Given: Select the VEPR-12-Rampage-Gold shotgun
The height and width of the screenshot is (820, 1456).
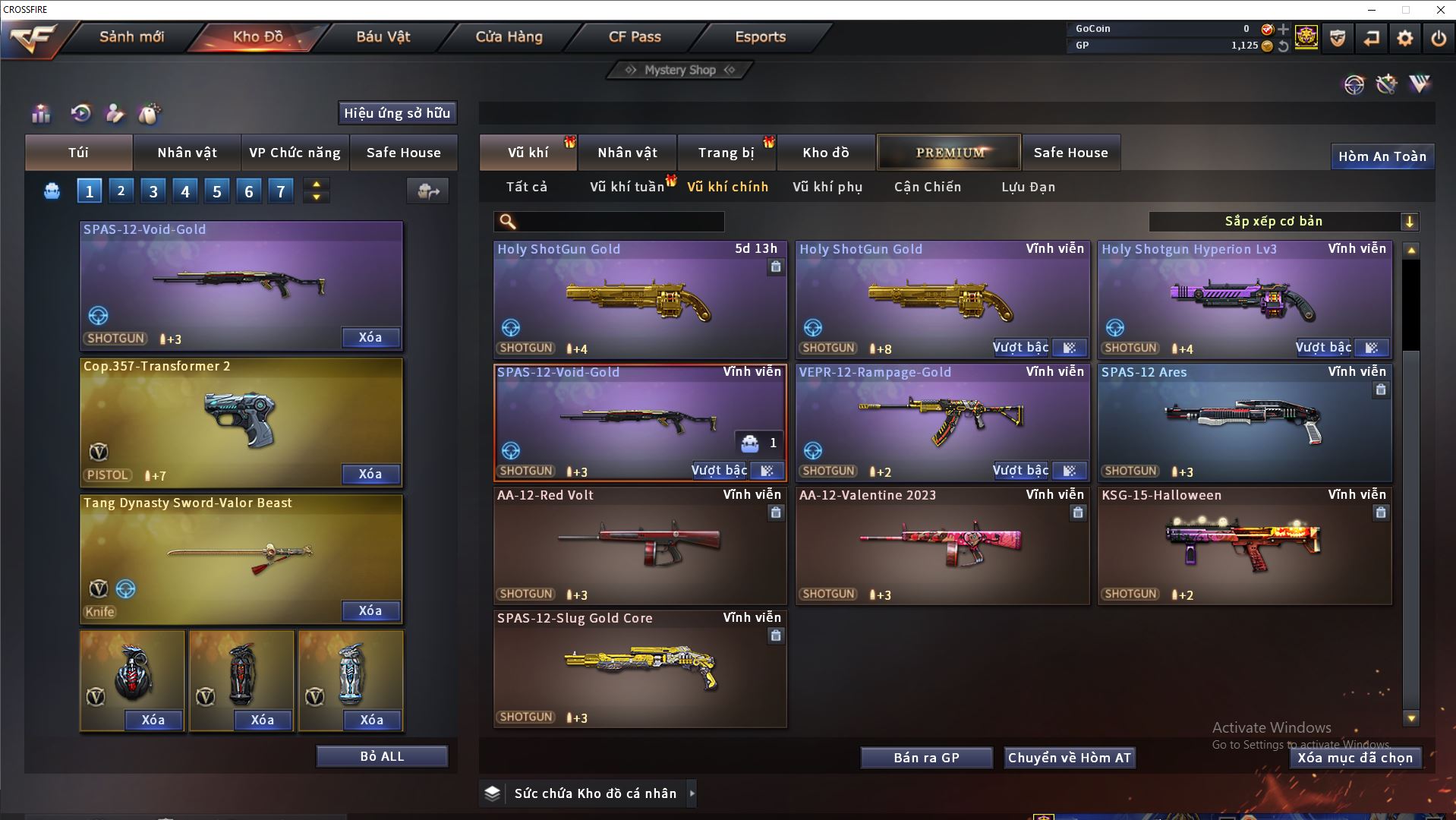Looking at the screenshot, I should click(942, 418).
